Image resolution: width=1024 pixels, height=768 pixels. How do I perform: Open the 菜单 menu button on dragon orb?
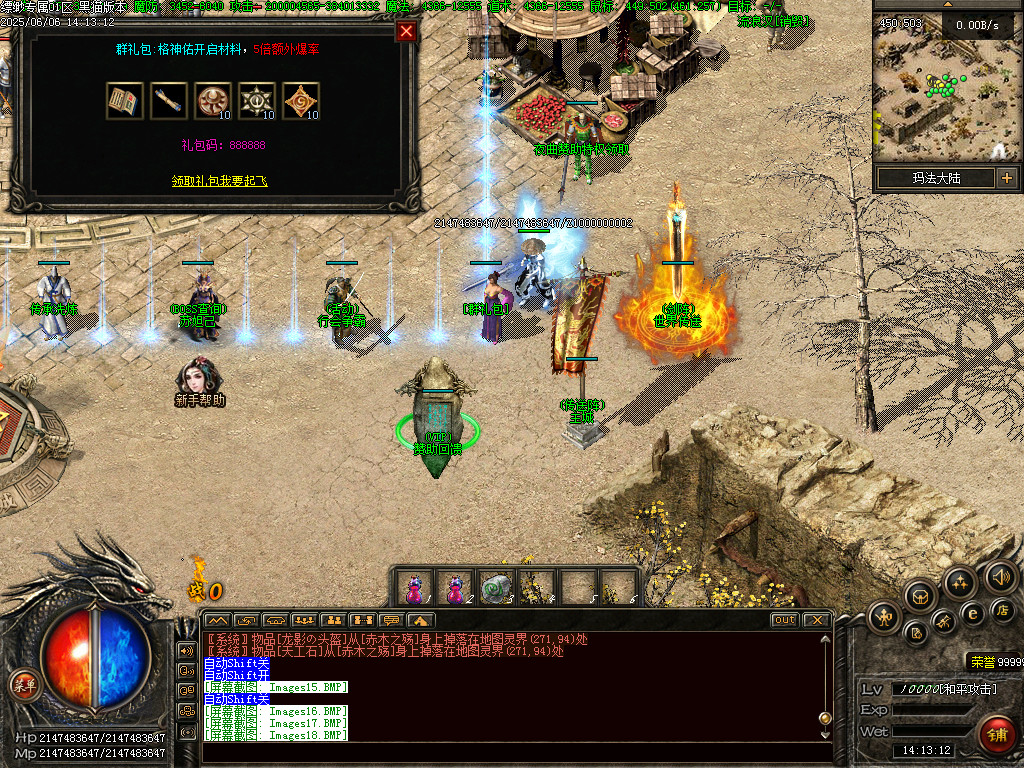pos(23,685)
